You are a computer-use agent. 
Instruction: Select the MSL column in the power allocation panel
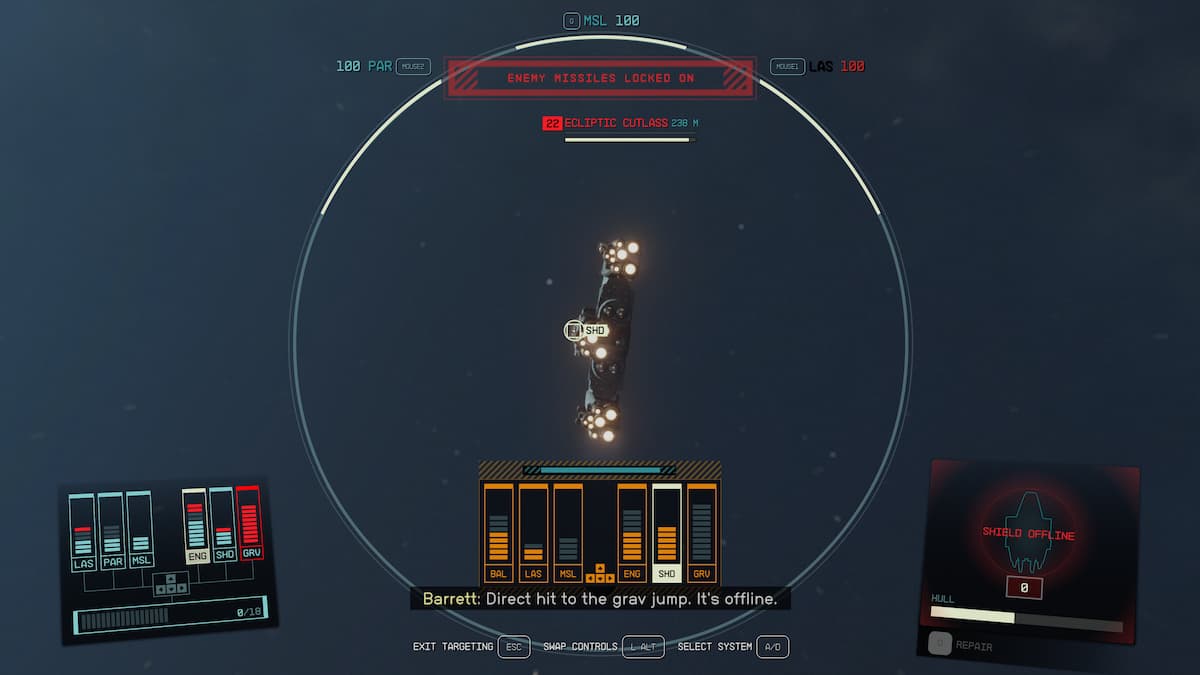pos(141,529)
